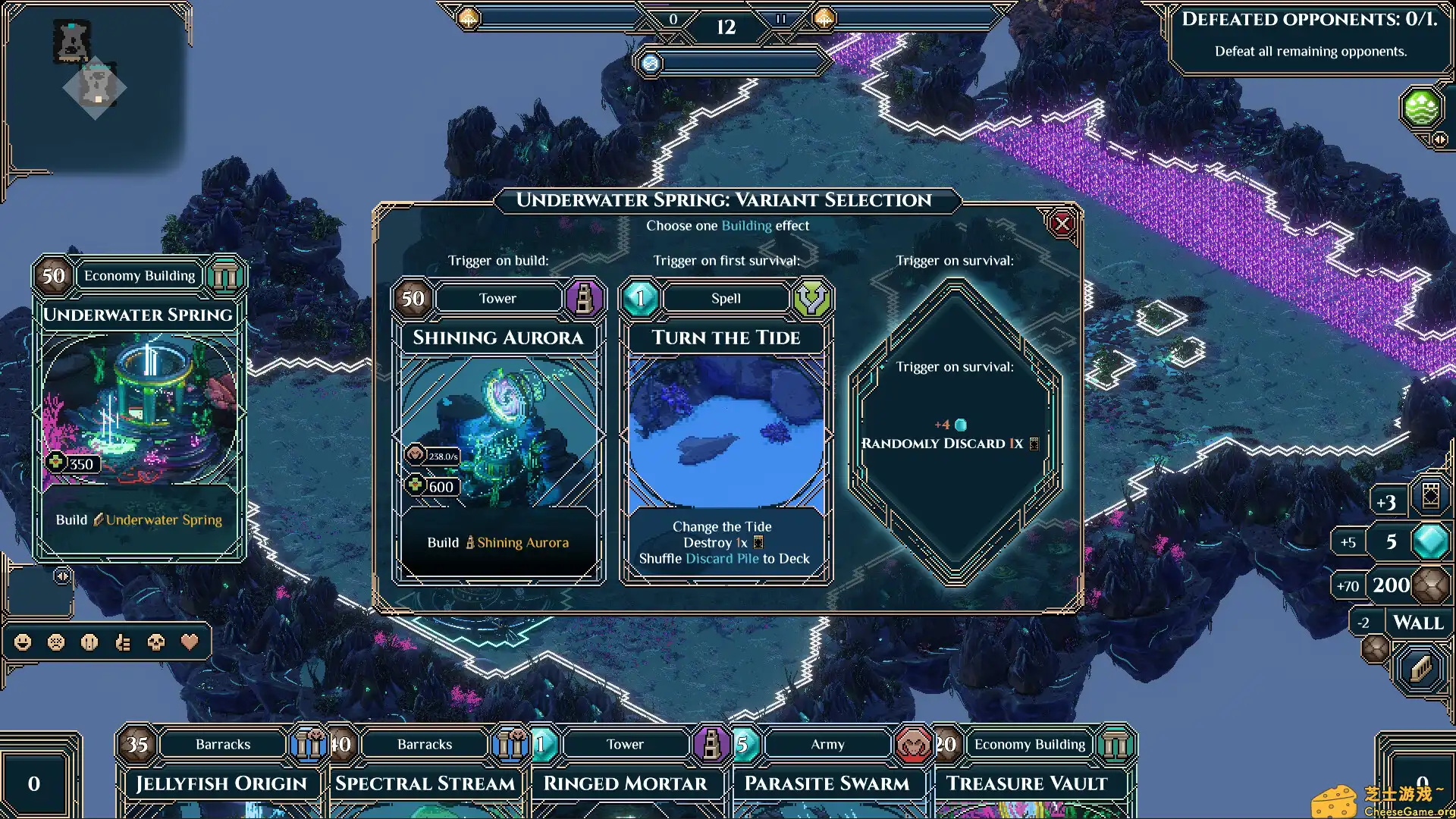
Task: Click the tower icon on Shining Aurora card
Action: [584, 299]
